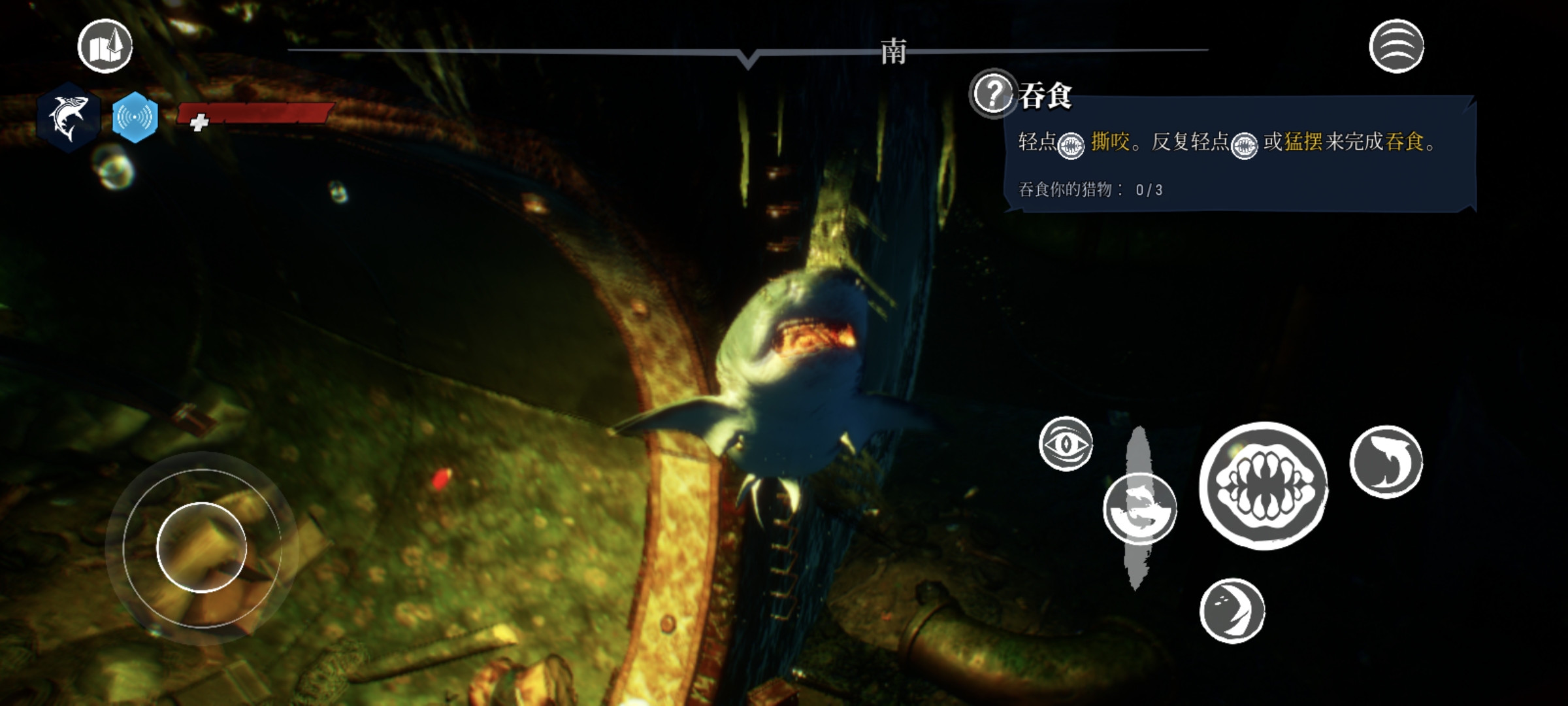Tap the eye vision button
The image size is (1568, 706).
click(1066, 444)
